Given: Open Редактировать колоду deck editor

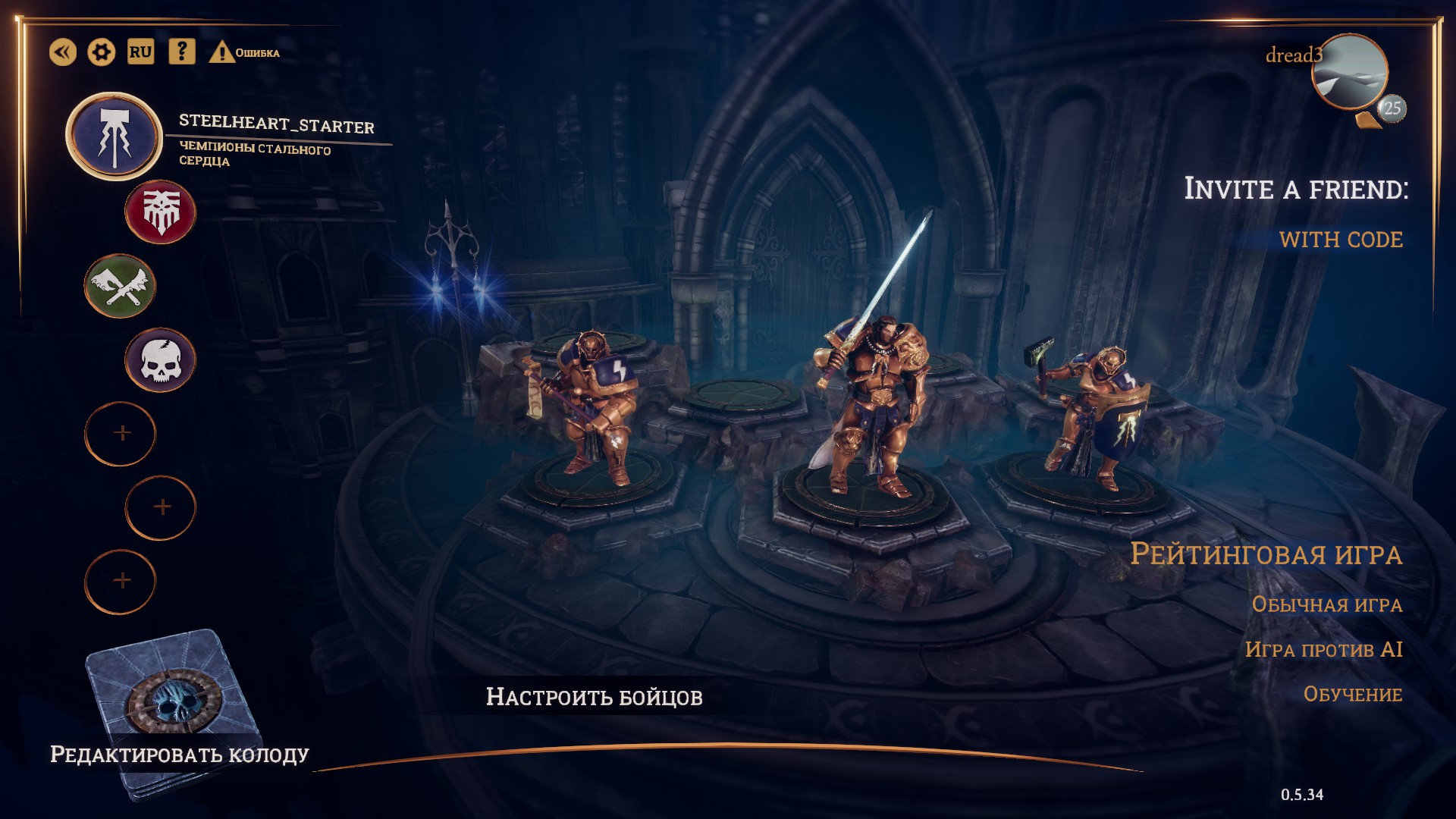Looking at the screenshot, I should (x=179, y=754).
